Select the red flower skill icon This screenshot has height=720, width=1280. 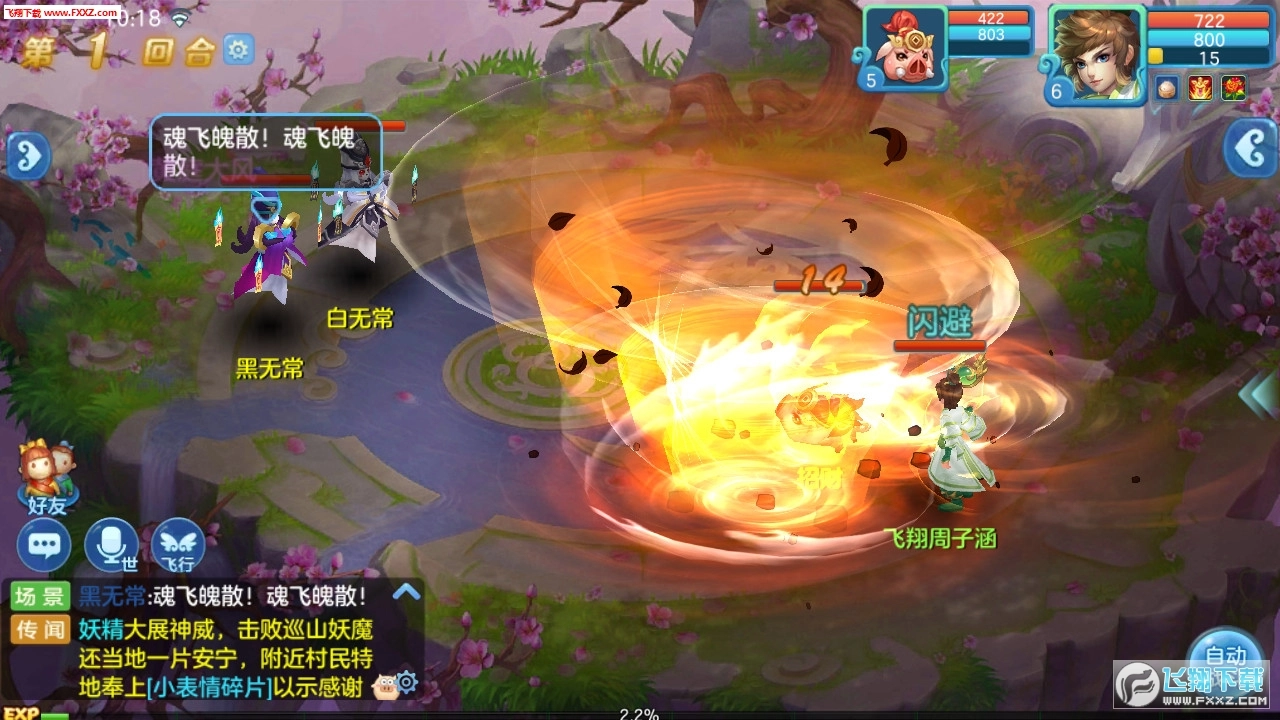coord(1232,87)
